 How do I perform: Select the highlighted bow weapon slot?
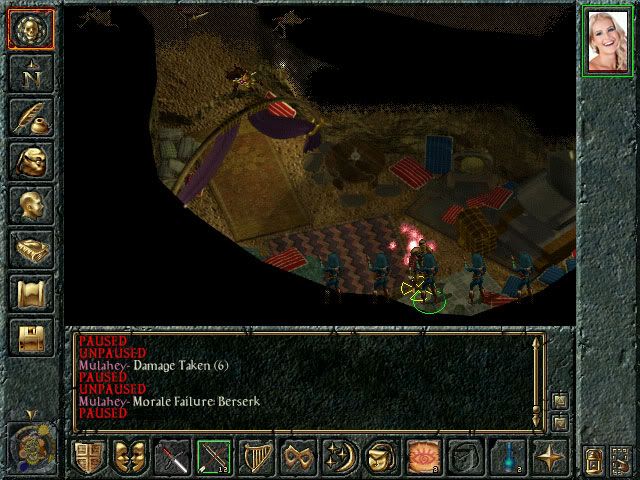pos(214,458)
